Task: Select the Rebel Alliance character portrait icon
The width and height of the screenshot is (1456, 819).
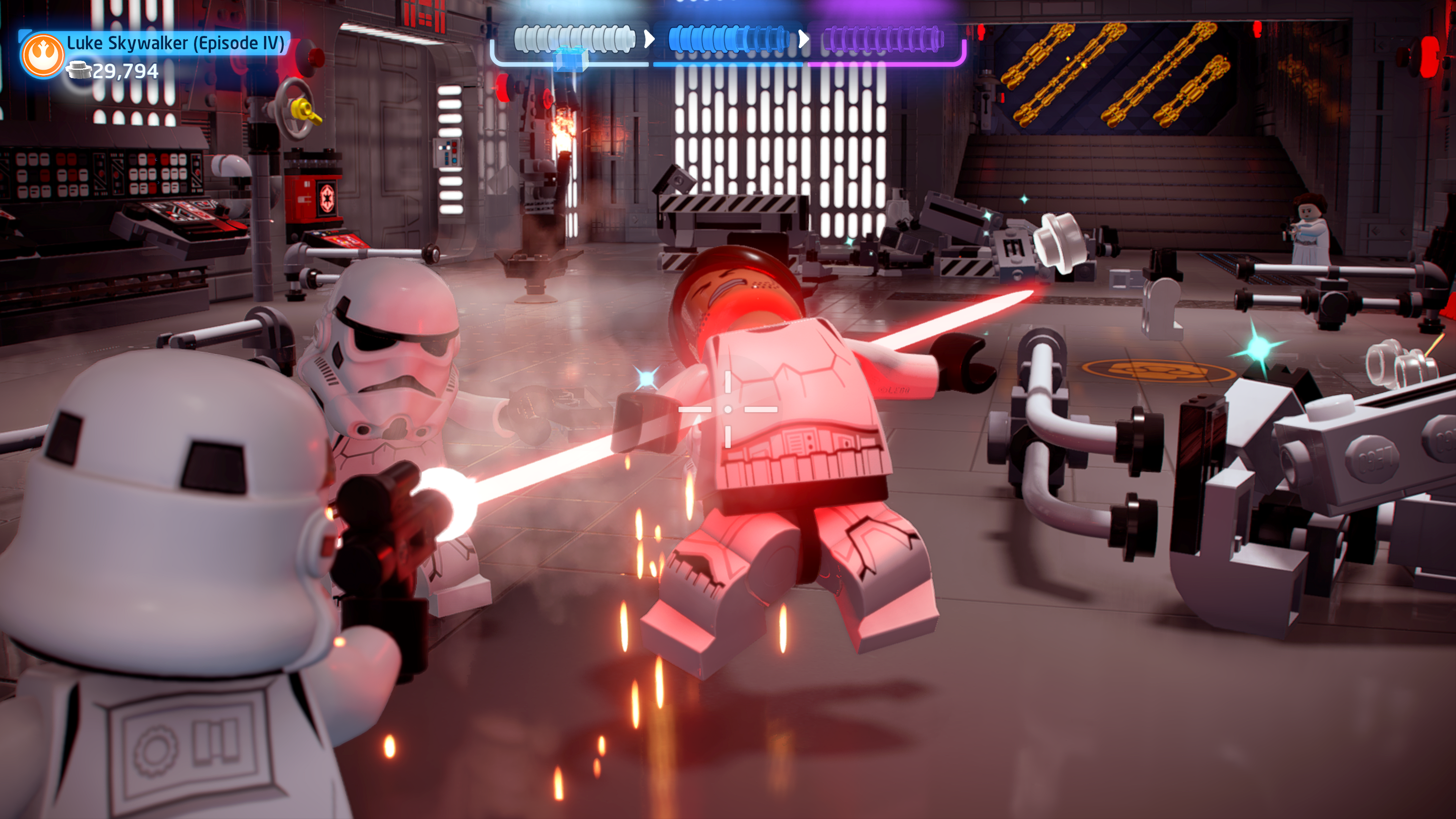Action: 42,55
